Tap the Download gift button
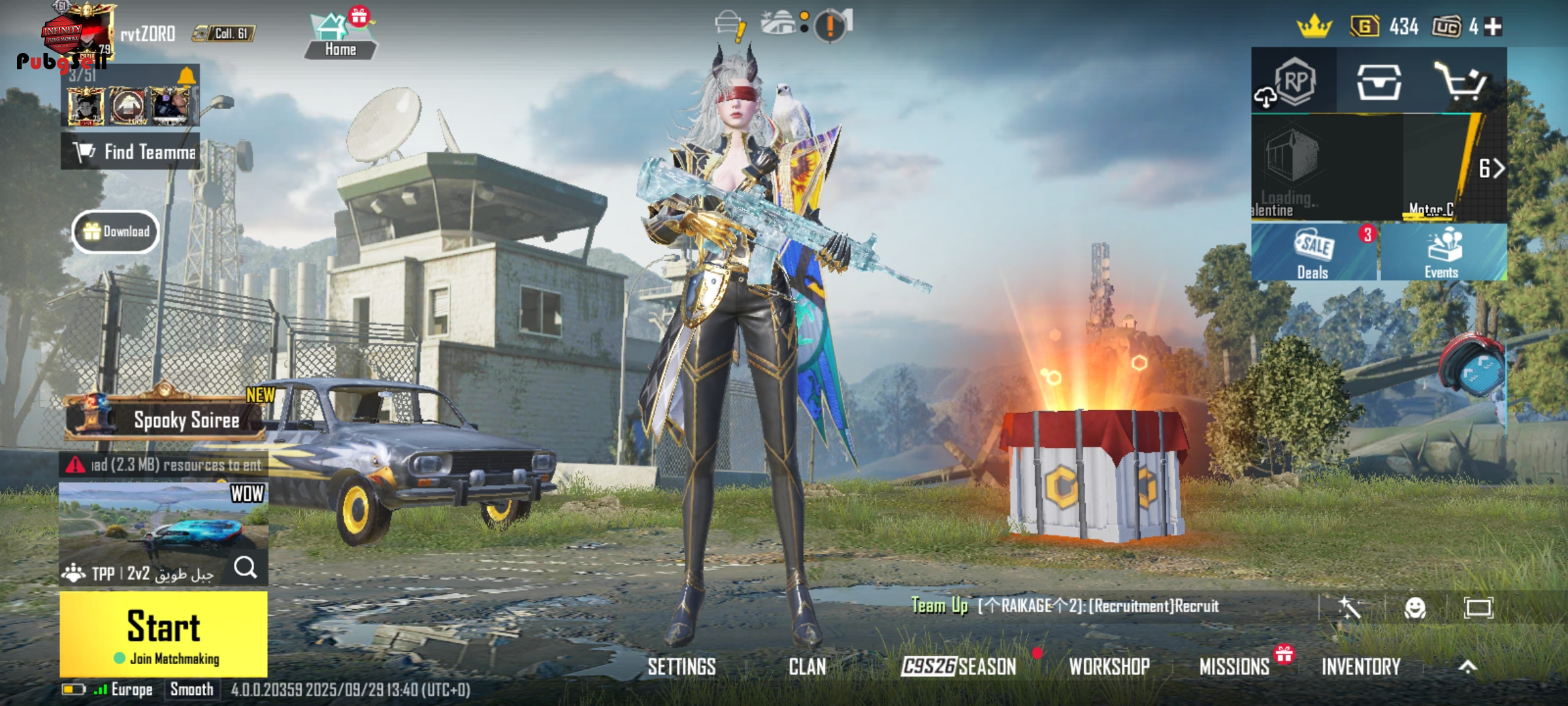The image size is (1568, 706). point(116,231)
